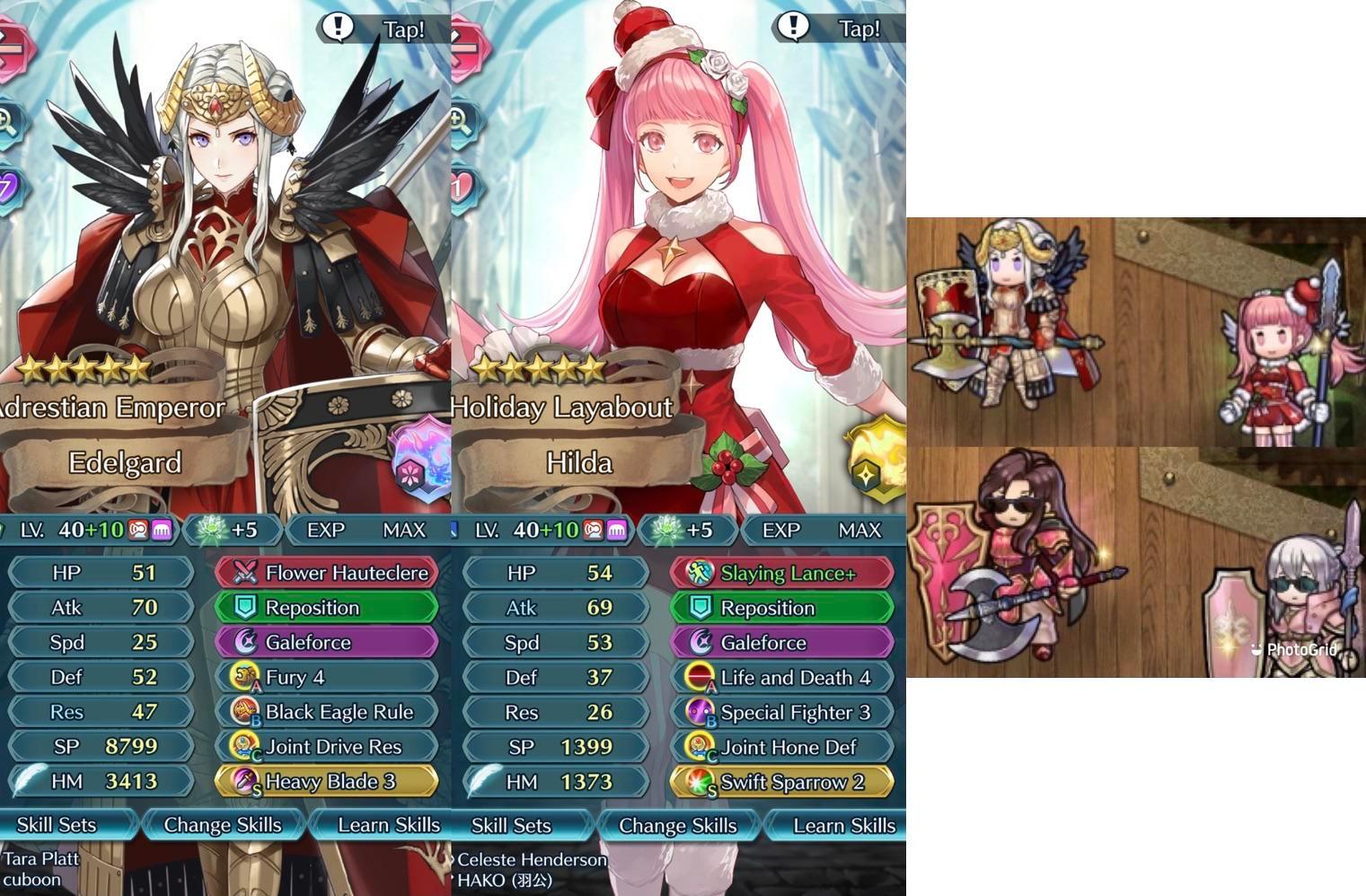Select Edelgard's Flower Hauteclere weapon skill

326,572
